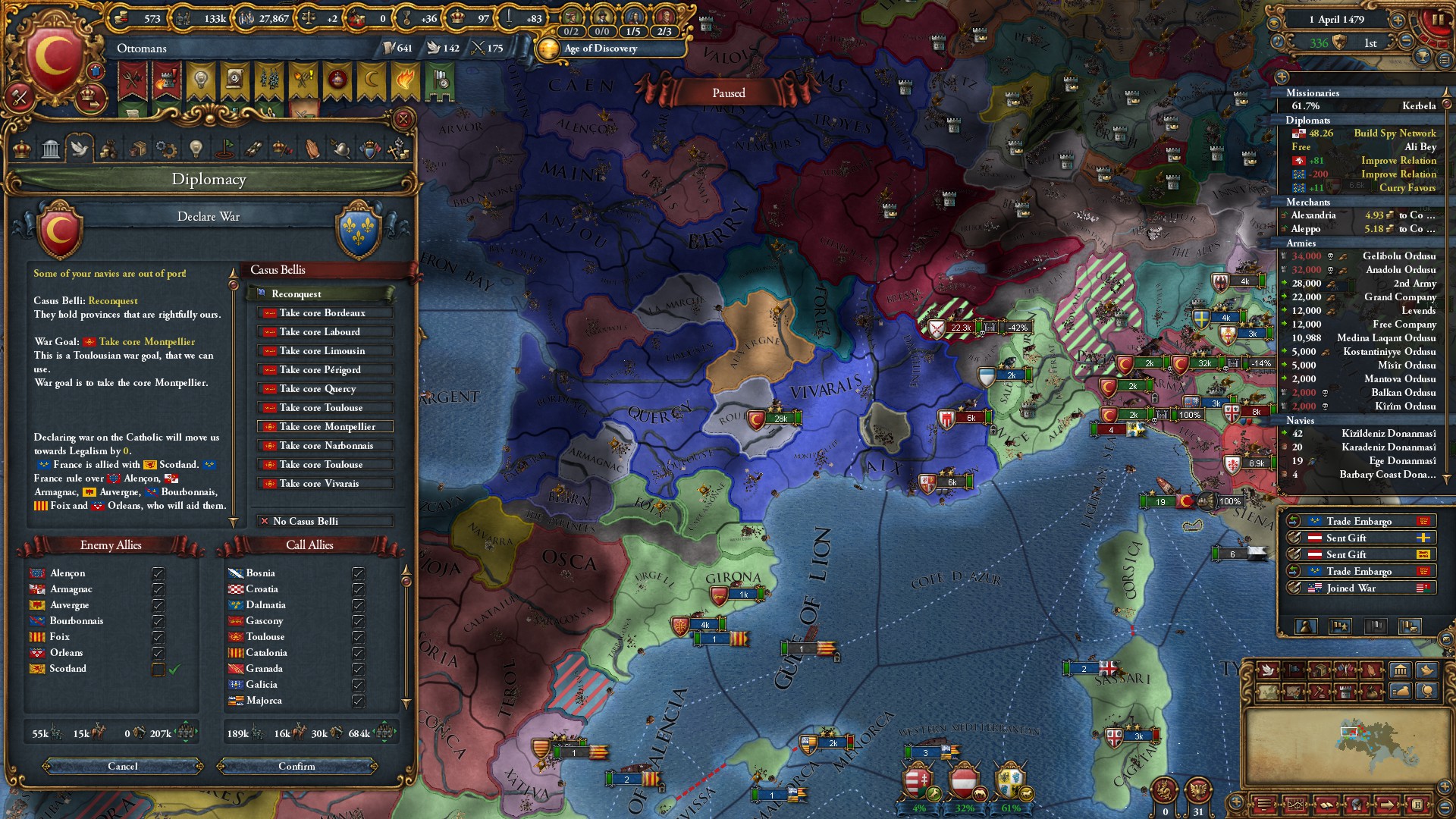Open the Ottomans country shield
The height and width of the screenshot is (819, 1456).
pyautogui.click(x=53, y=57)
